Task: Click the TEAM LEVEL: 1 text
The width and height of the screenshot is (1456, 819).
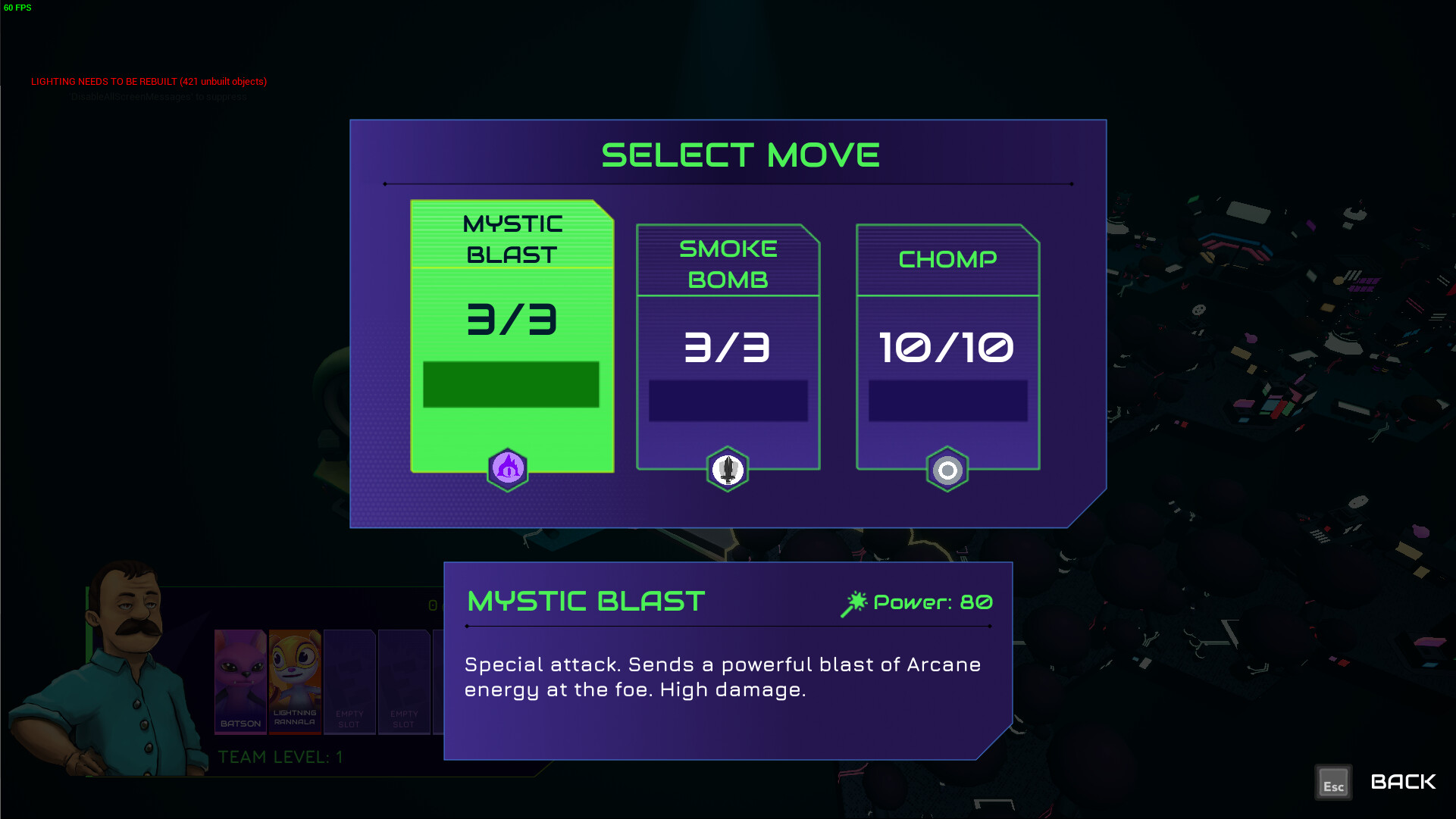Action: [x=280, y=755]
